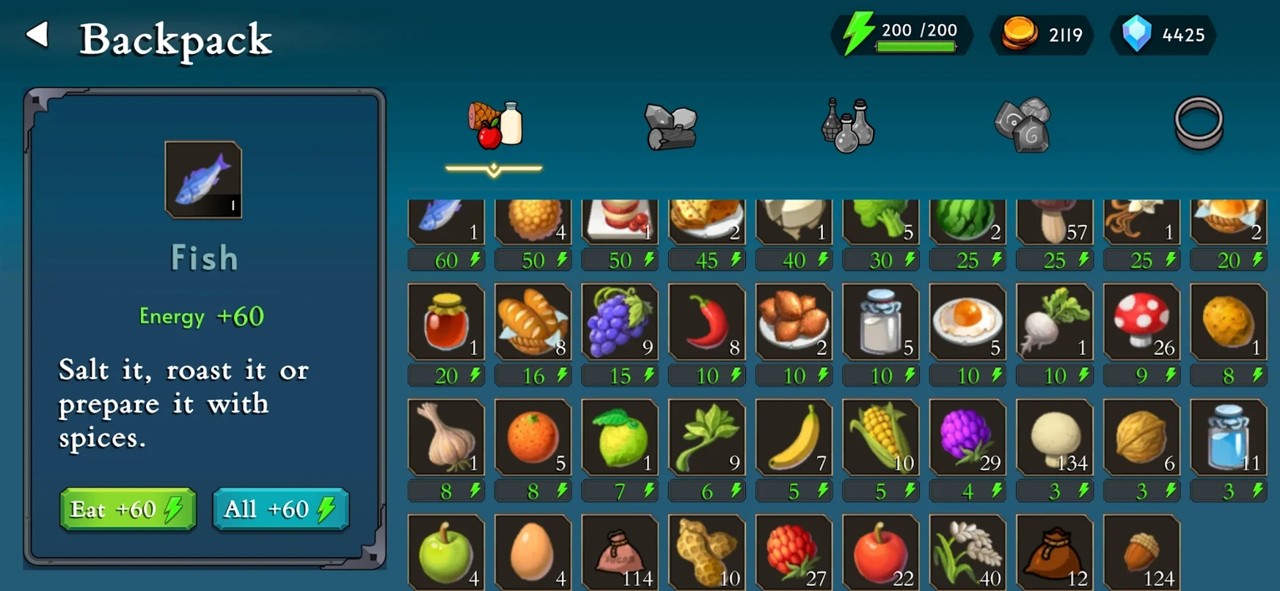
Task: Open the potions tab
Action: pyautogui.click(x=847, y=125)
